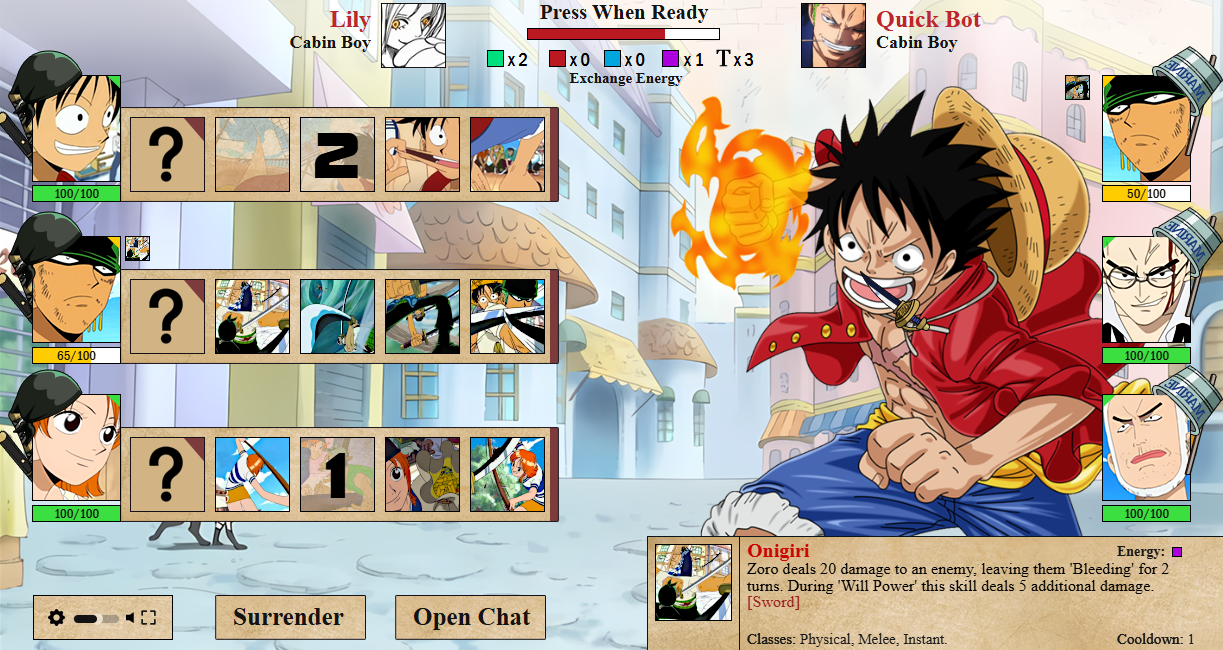
Task: Choose Luffy's skill with the cooldown number 2
Action: (x=337, y=154)
